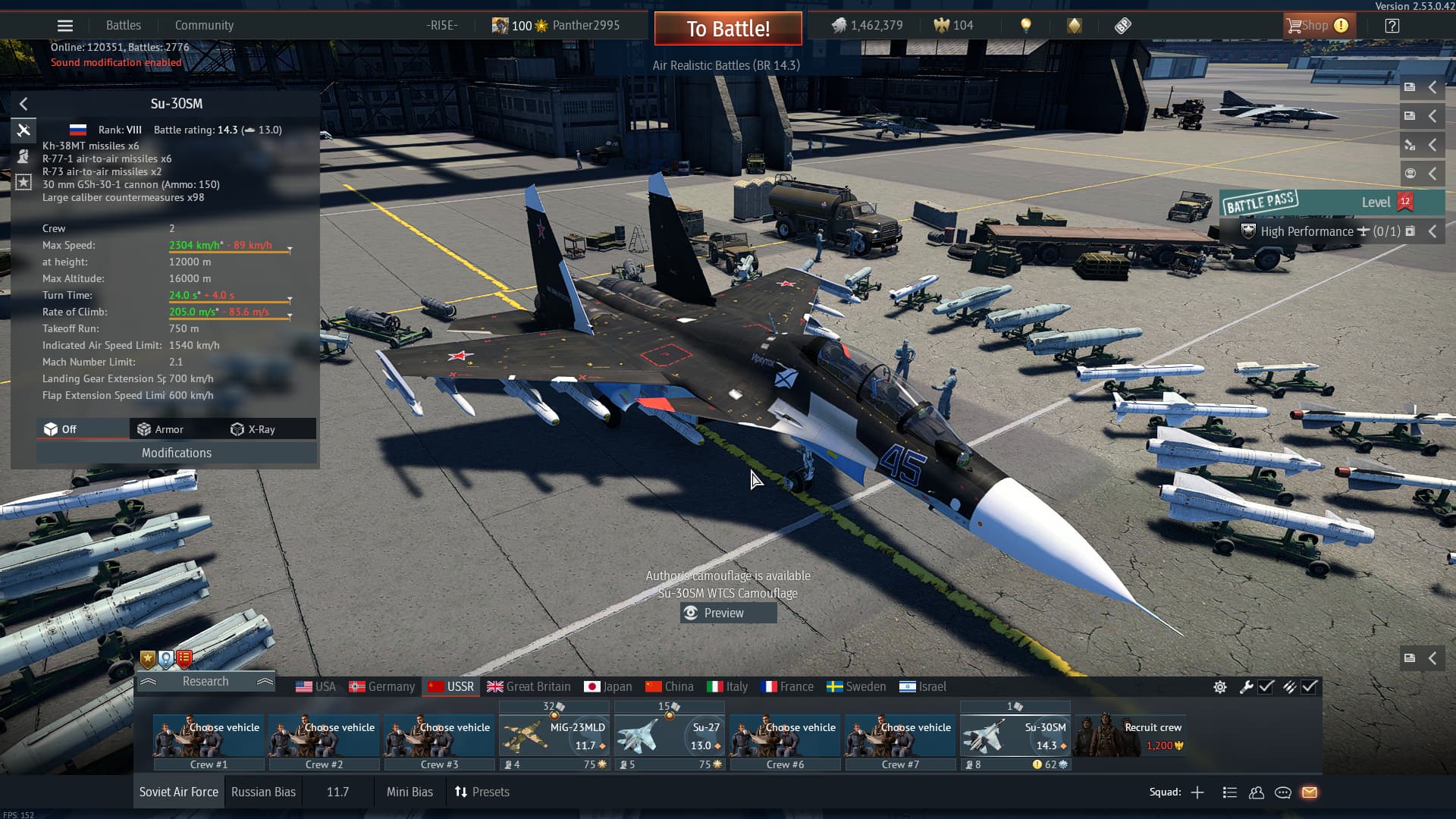Open the hamburger main menu
Image resolution: width=1456 pixels, height=819 pixels.
pyautogui.click(x=65, y=26)
